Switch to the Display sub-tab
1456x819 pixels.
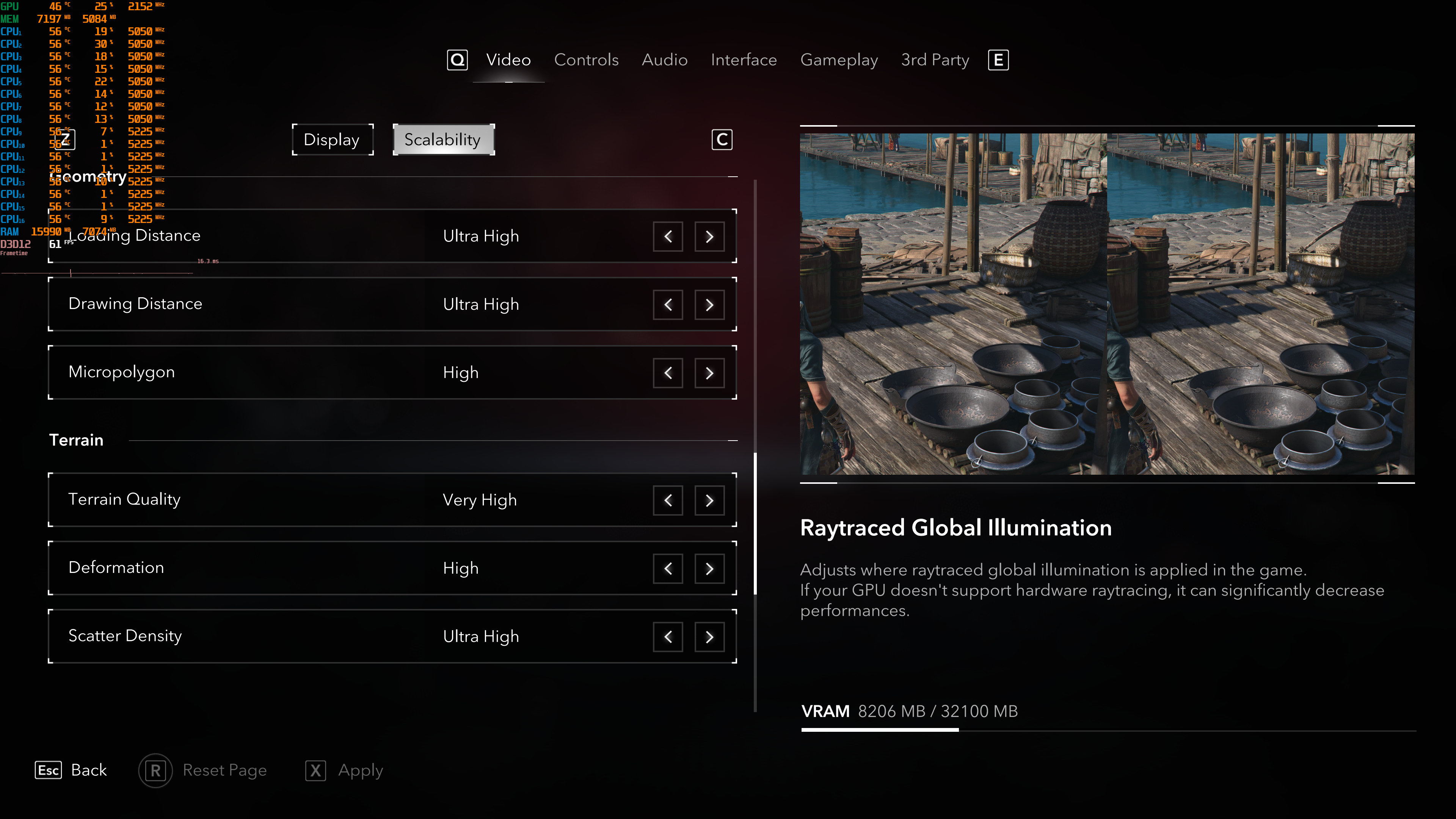(332, 140)
